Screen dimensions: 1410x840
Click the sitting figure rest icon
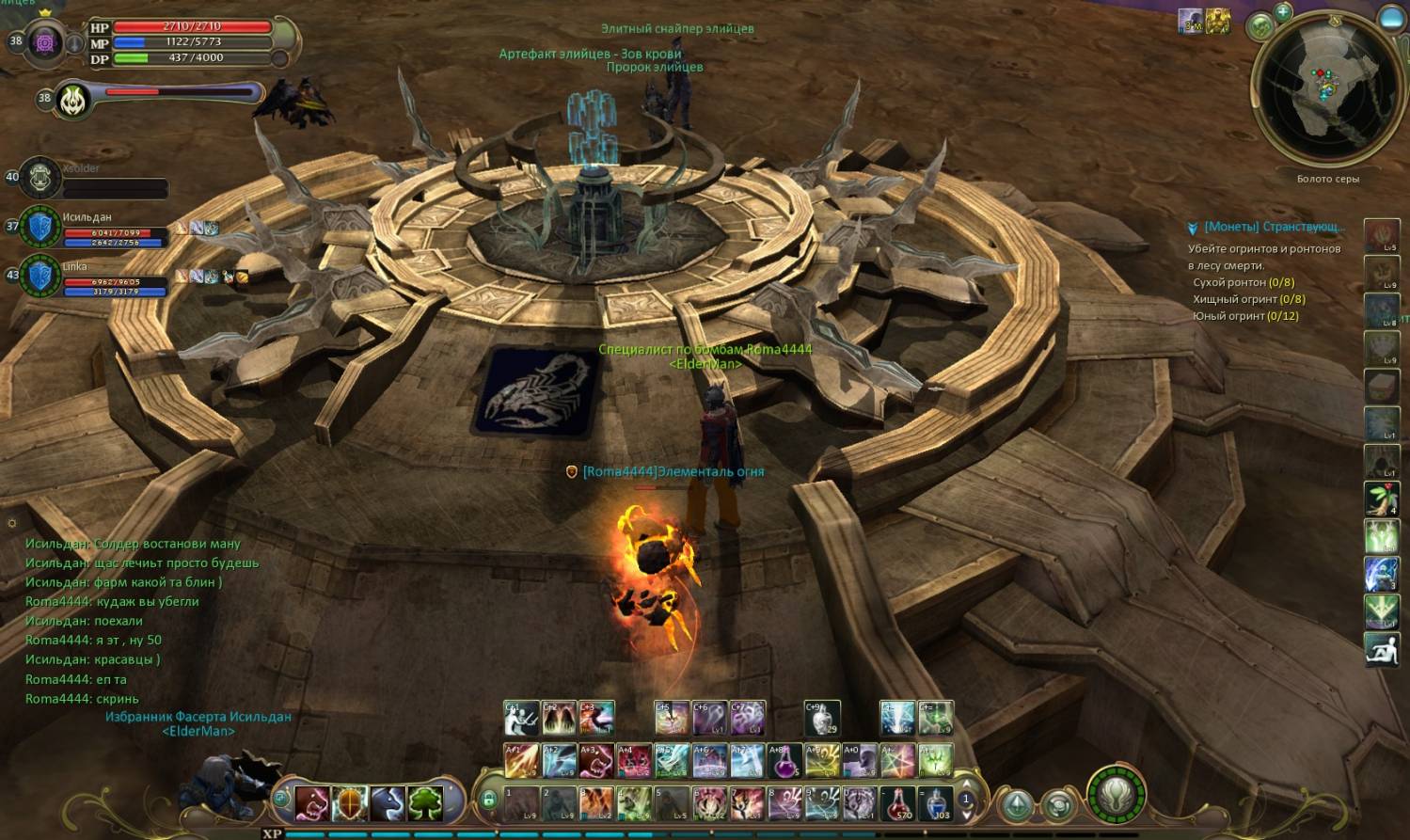point(1382,650)
